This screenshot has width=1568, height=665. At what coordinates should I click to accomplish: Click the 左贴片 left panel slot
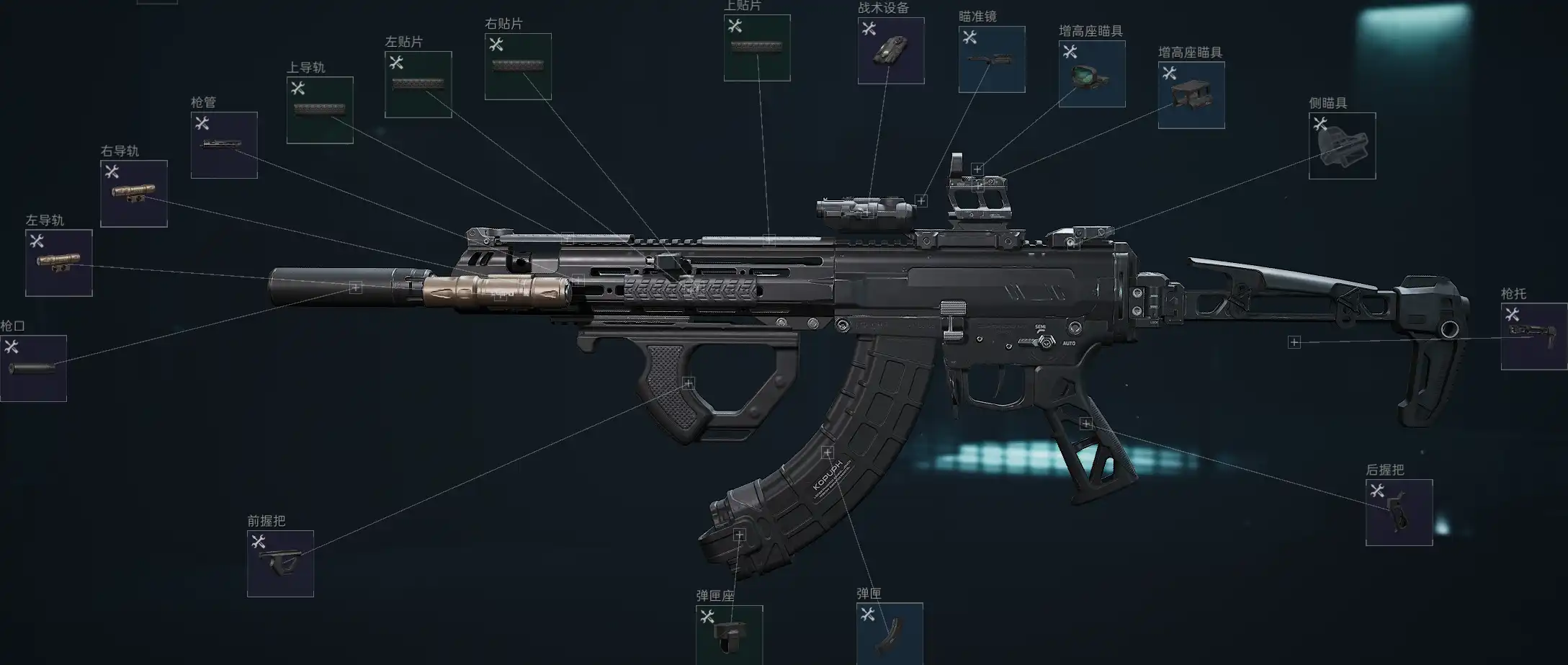[418, 84]
